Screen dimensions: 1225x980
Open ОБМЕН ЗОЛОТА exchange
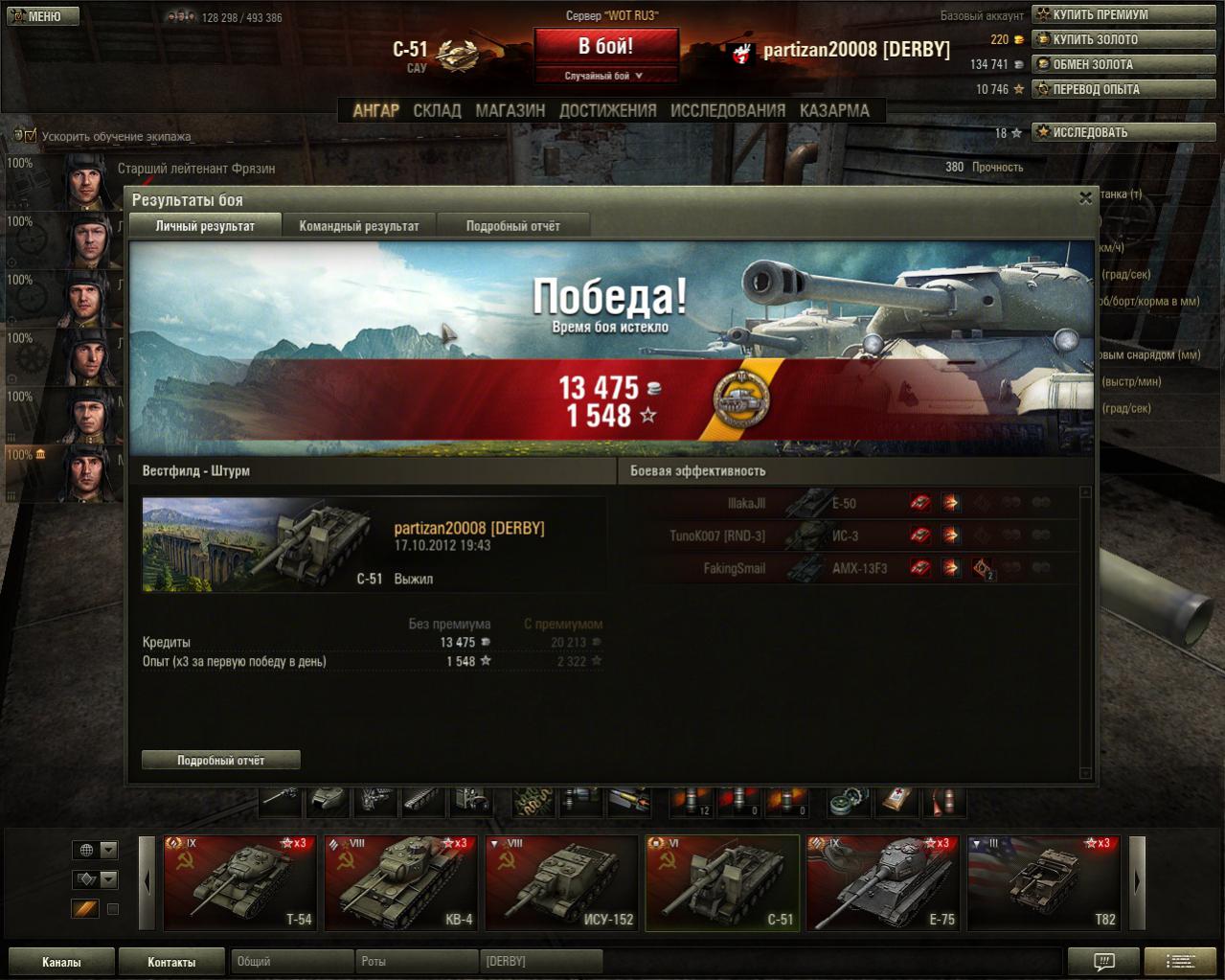[x=1123, y=64]
